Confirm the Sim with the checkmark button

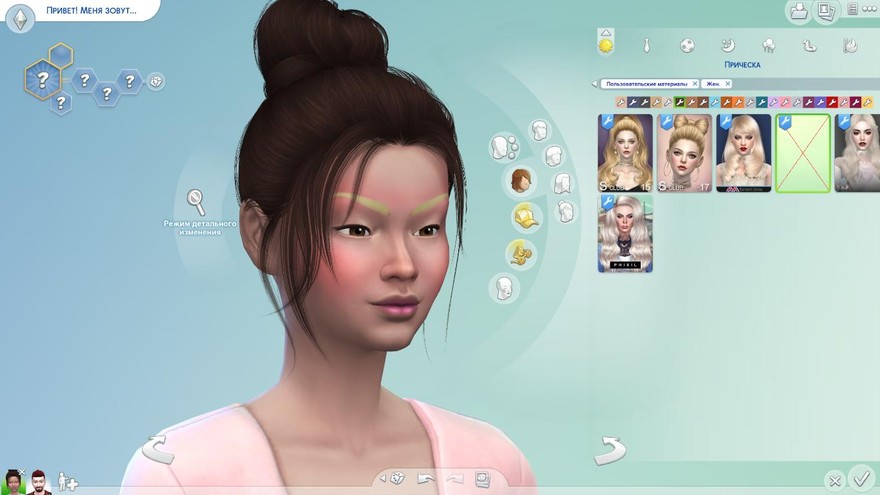859,477
